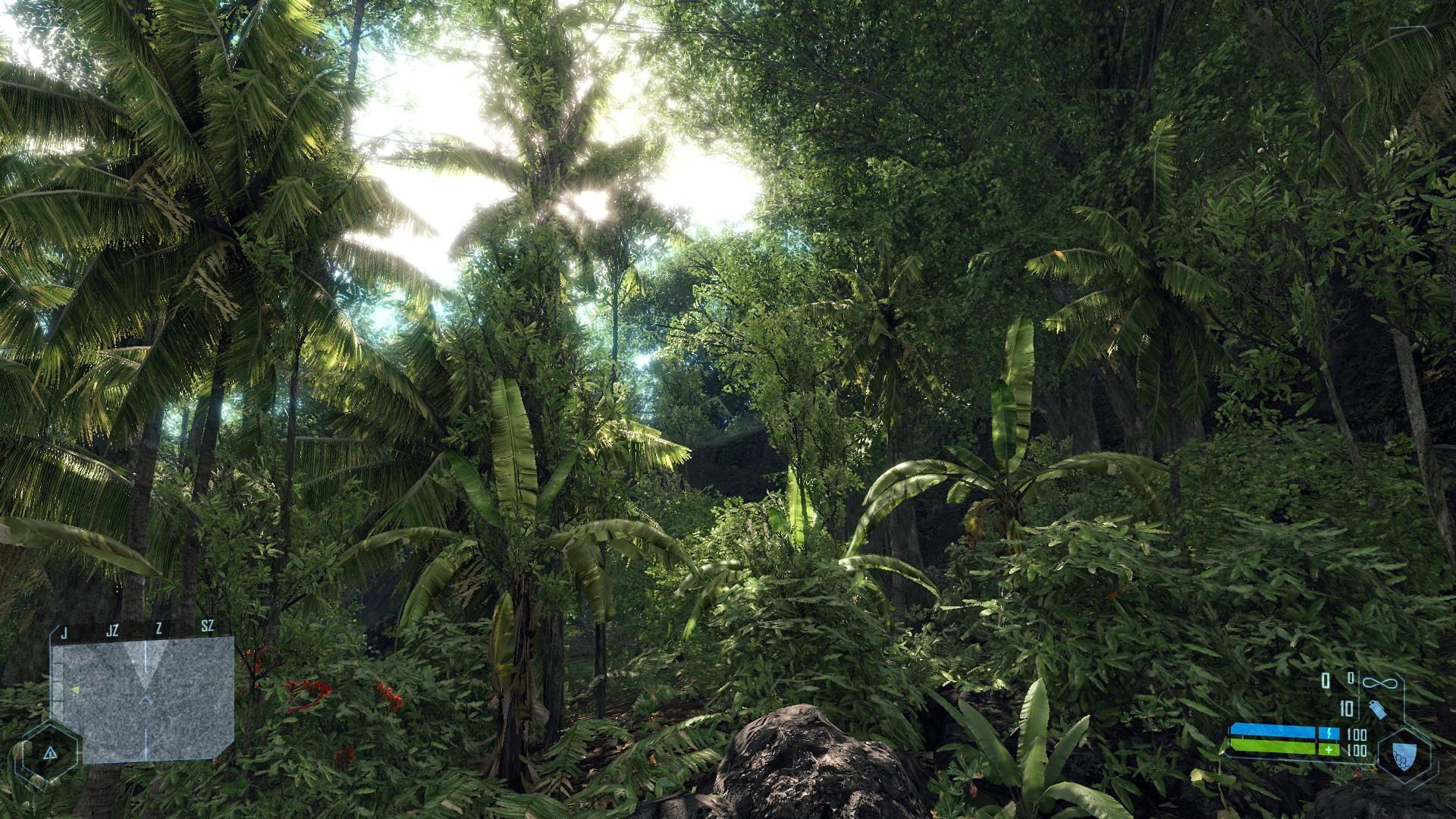Select the grenade canister icon

1376,710
